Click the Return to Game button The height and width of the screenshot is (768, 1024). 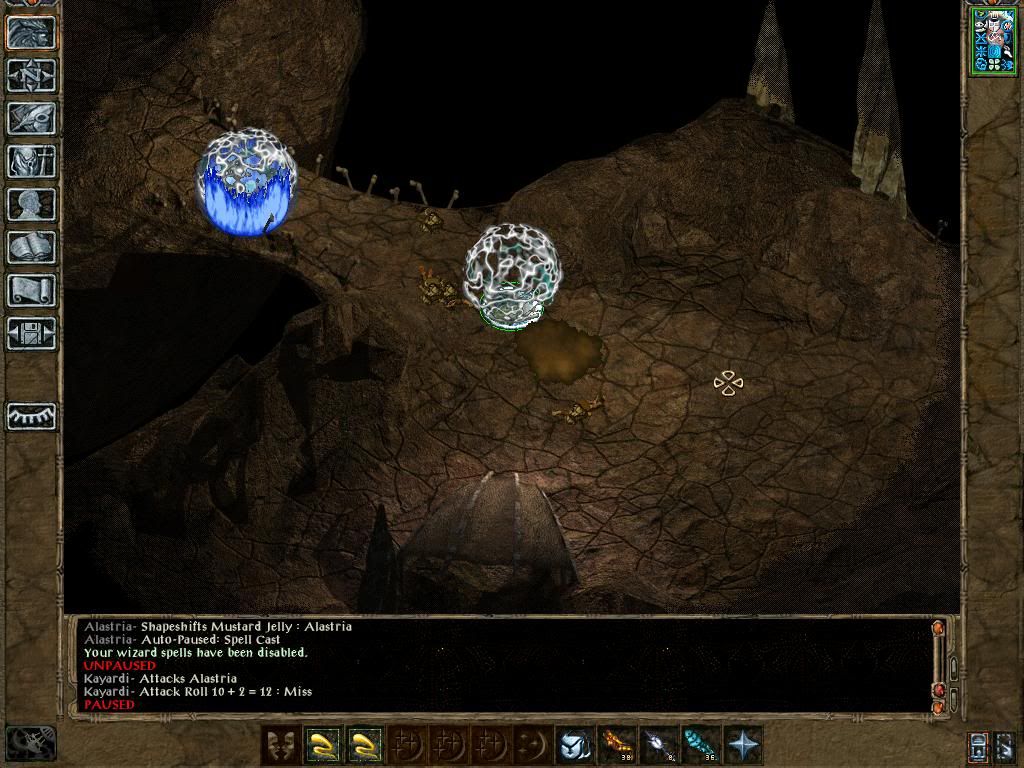31,32
